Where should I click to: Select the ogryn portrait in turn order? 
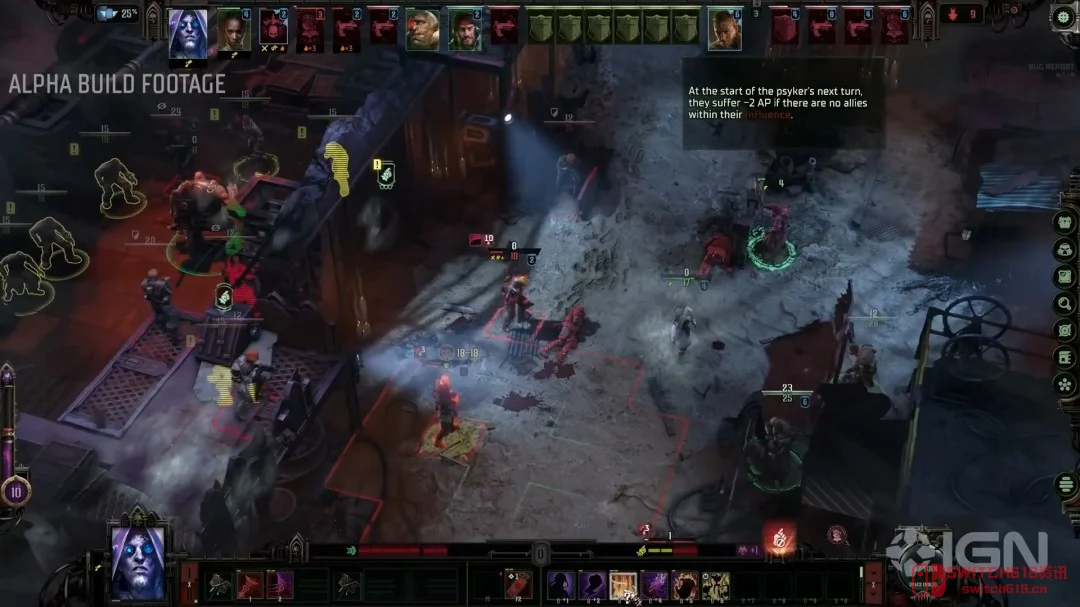click(x=422, y=29)
